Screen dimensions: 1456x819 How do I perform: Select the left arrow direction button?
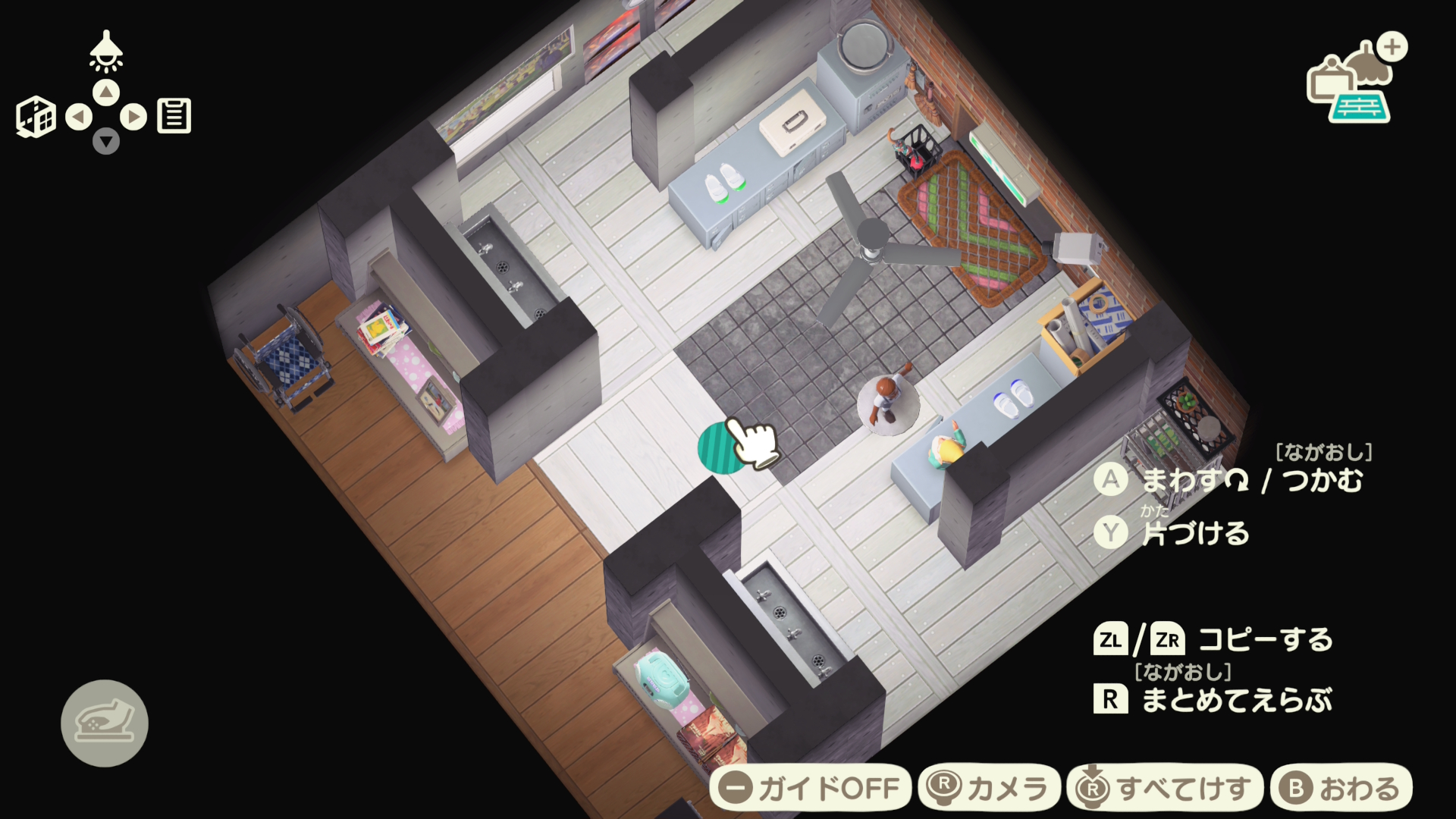[x=79, y=117]
